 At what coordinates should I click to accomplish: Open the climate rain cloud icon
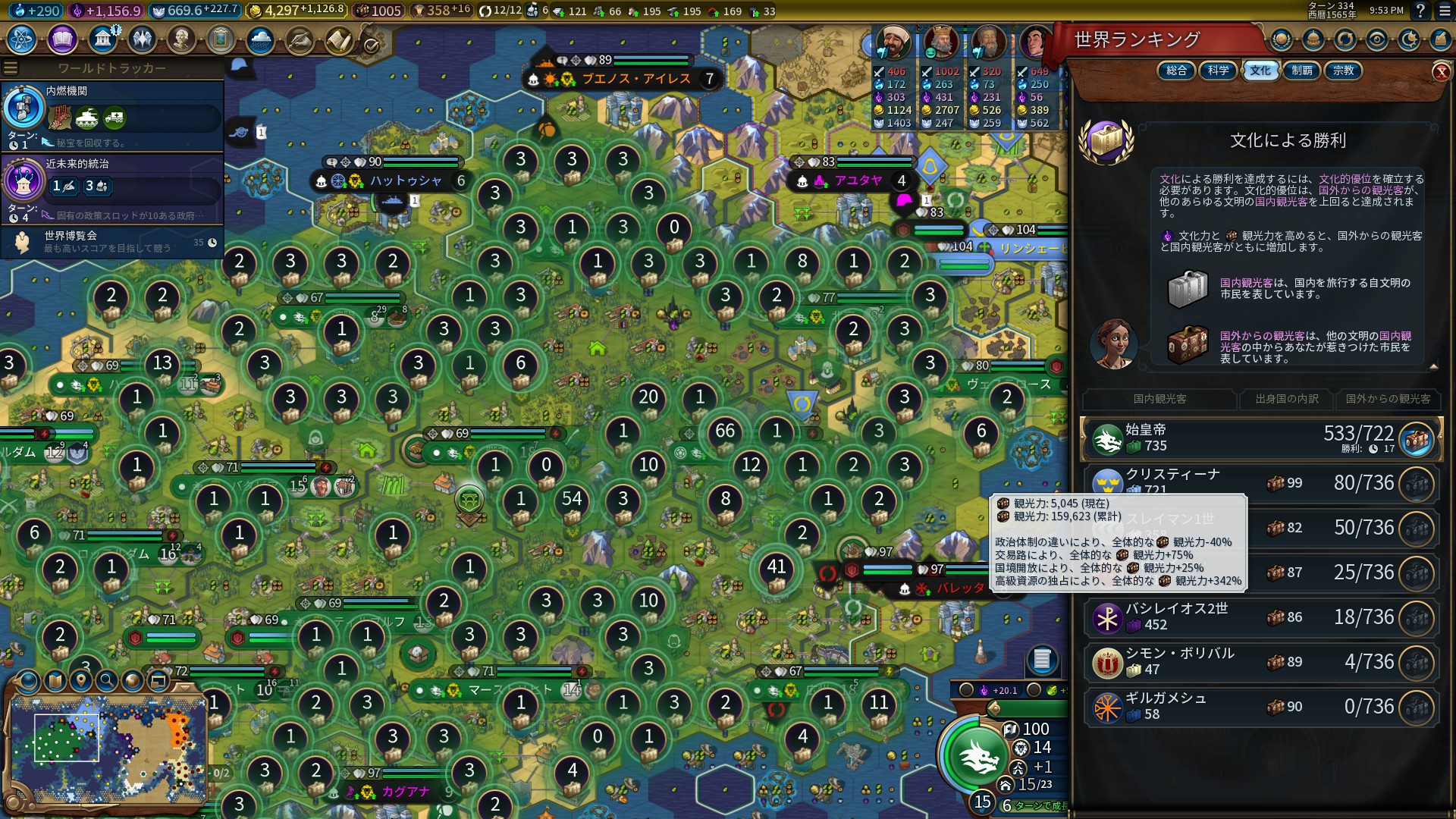(260, 39)
